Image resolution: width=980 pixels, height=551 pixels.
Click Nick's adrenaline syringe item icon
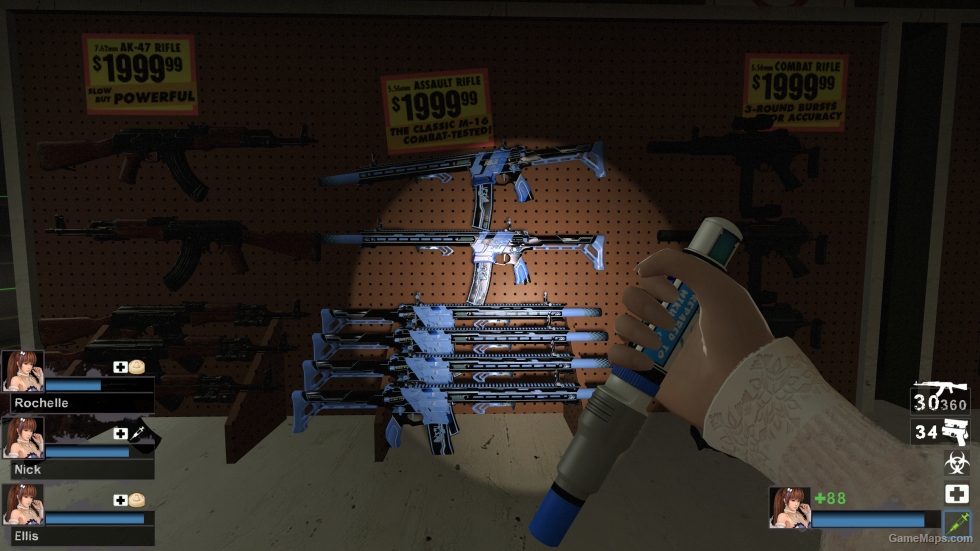140,433
